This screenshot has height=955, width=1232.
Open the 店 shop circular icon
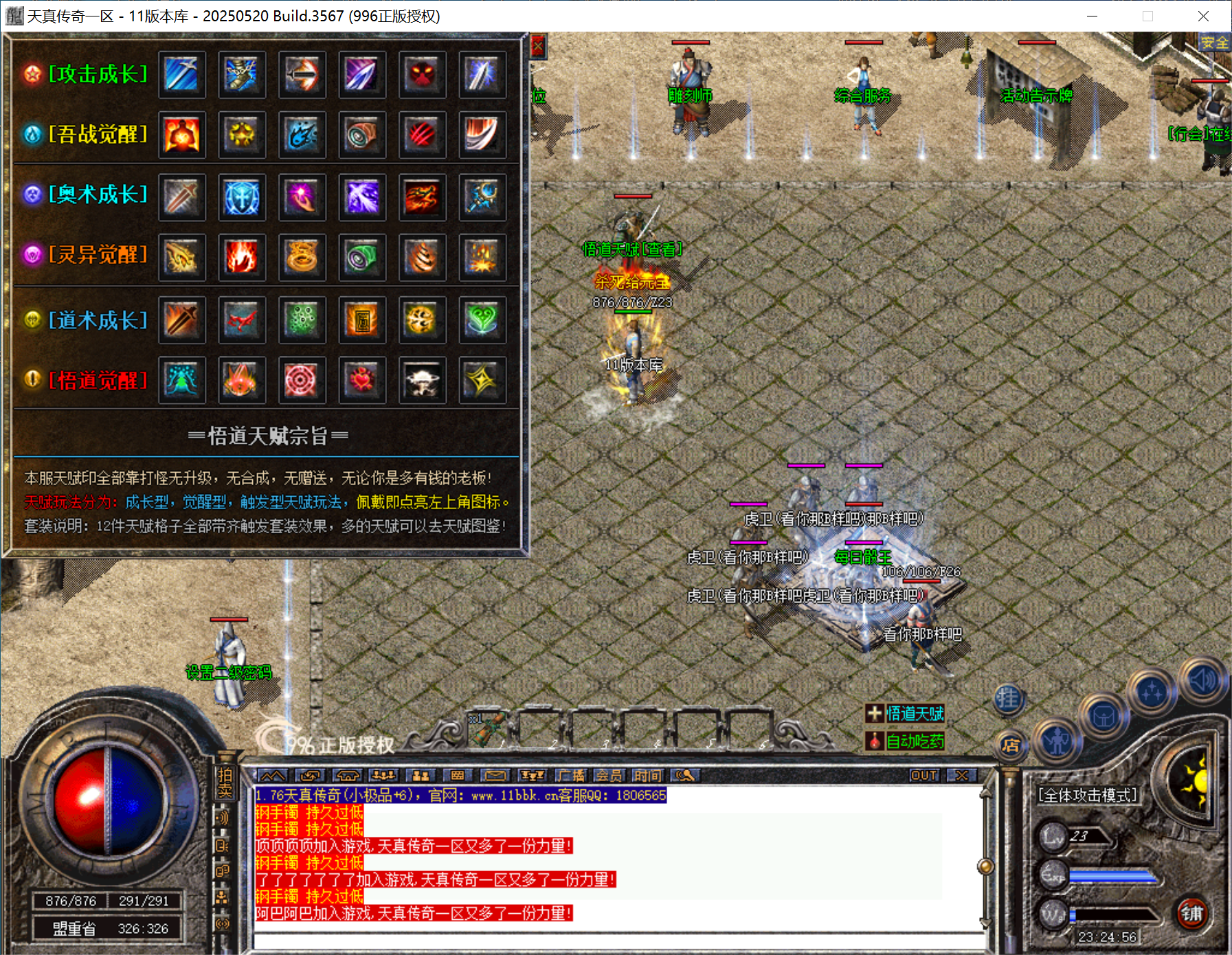[x=1011, y=746]
